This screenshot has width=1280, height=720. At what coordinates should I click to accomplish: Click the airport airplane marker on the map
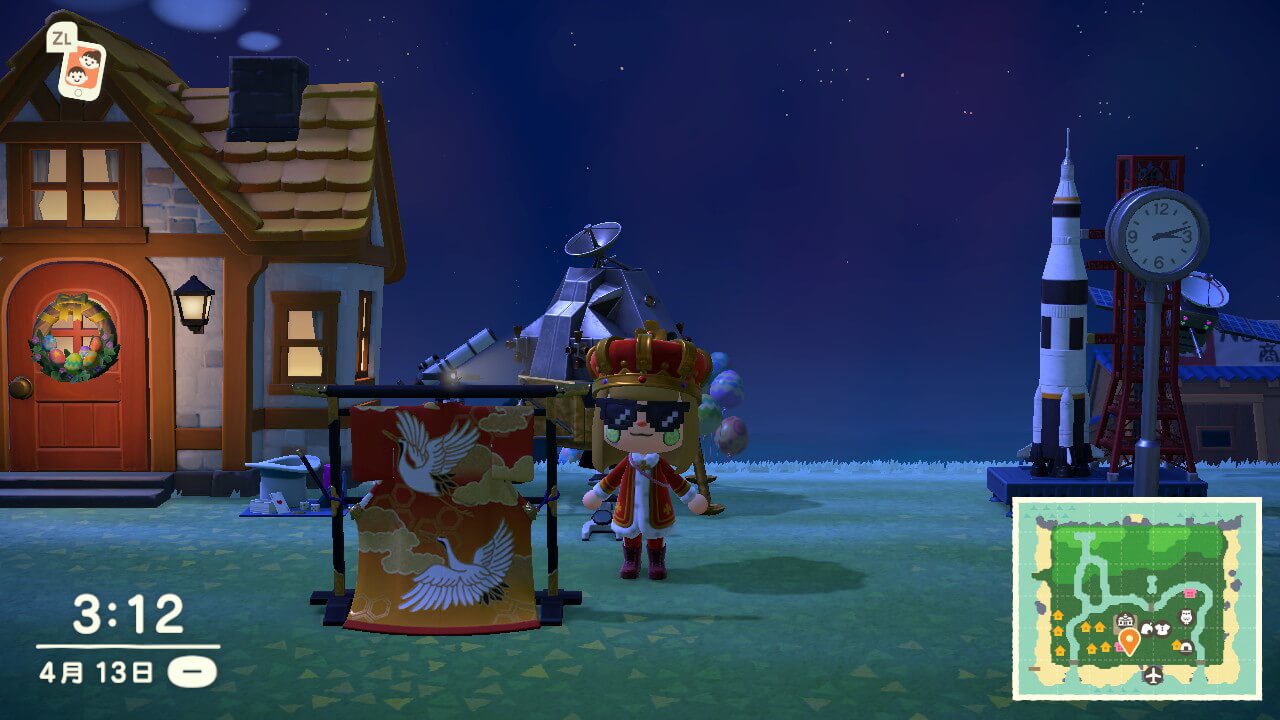[1154, 676]
